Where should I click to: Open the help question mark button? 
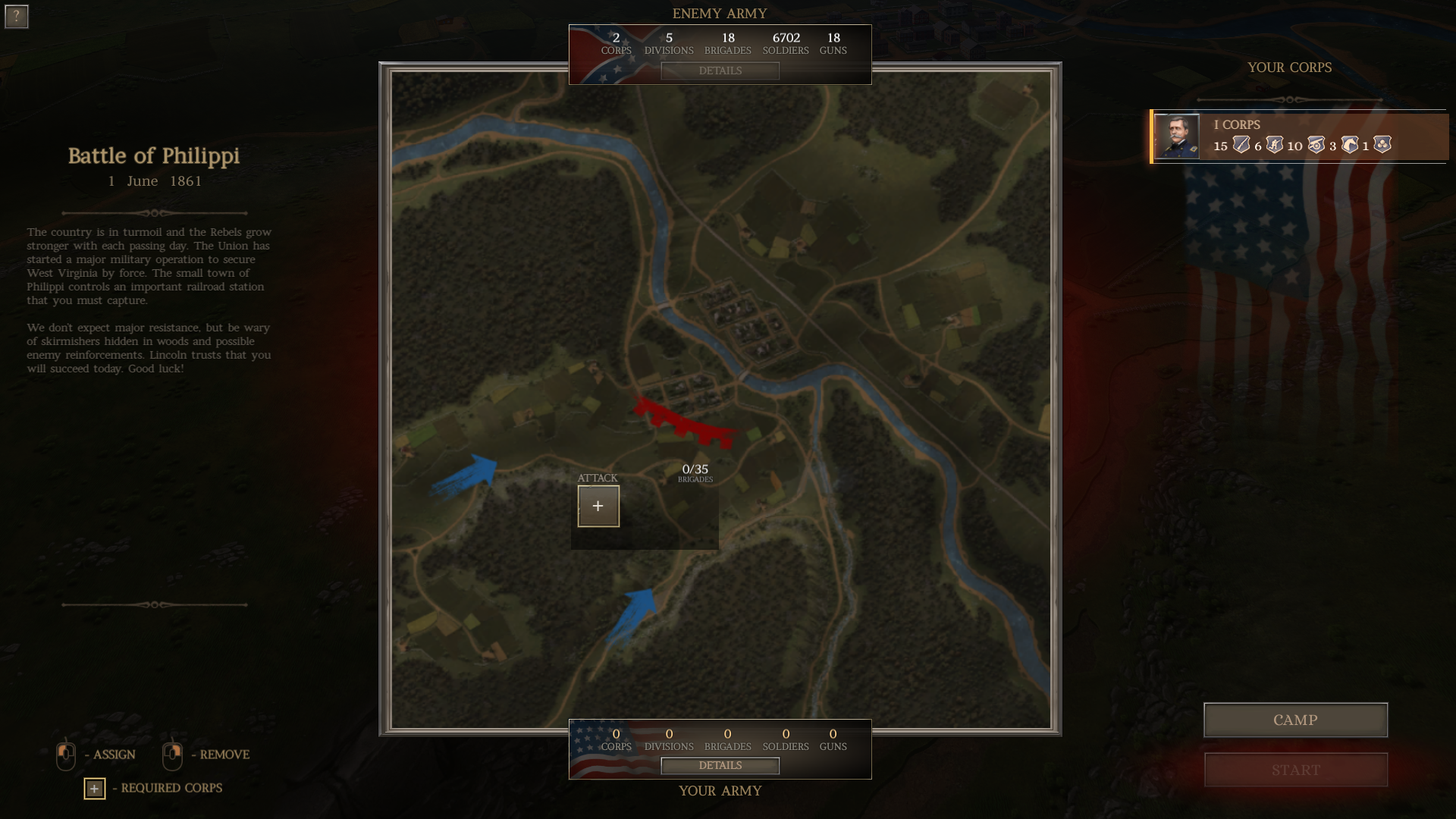[16, 16]
